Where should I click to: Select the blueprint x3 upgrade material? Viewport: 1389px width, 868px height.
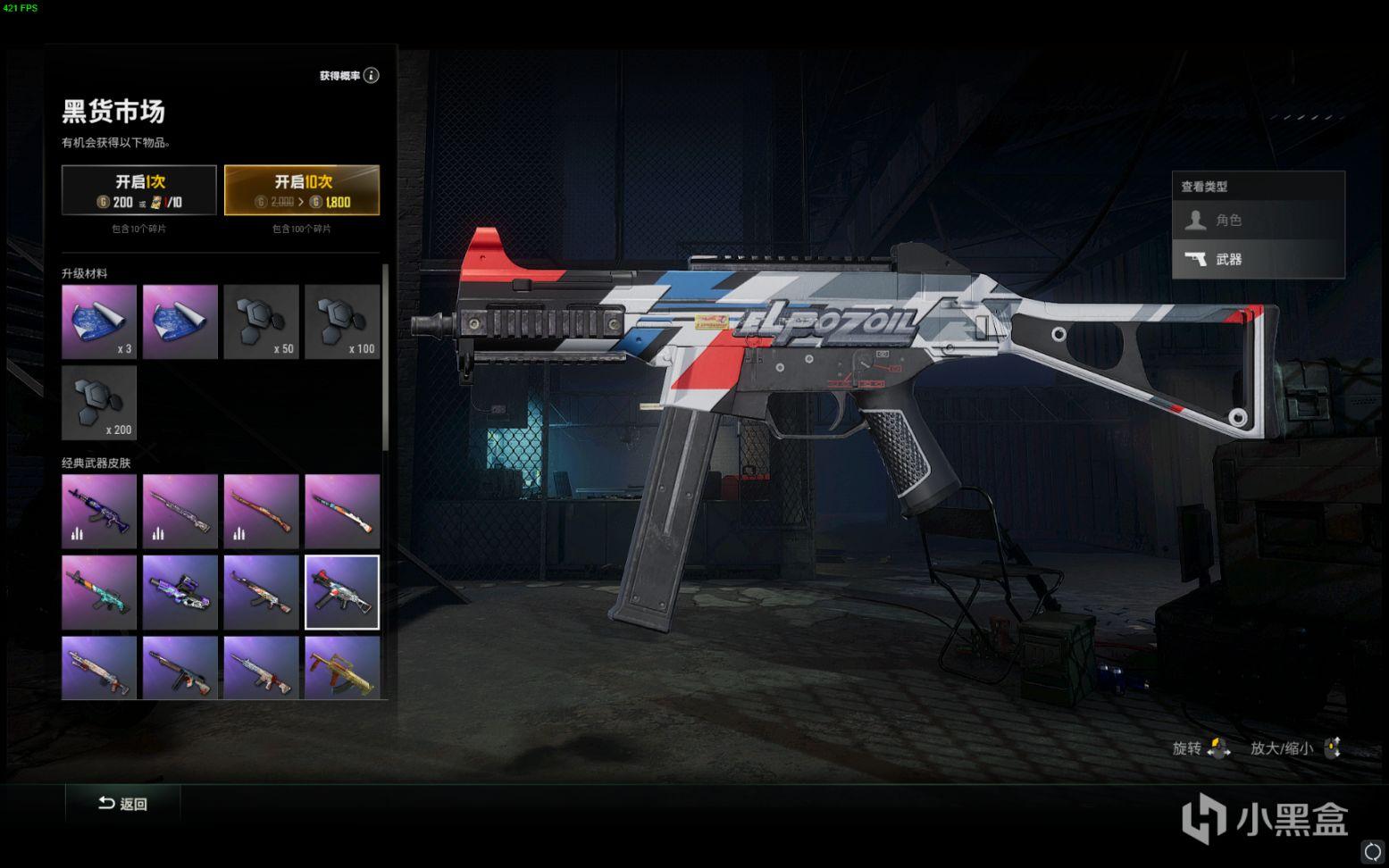(x=99, y=321)
